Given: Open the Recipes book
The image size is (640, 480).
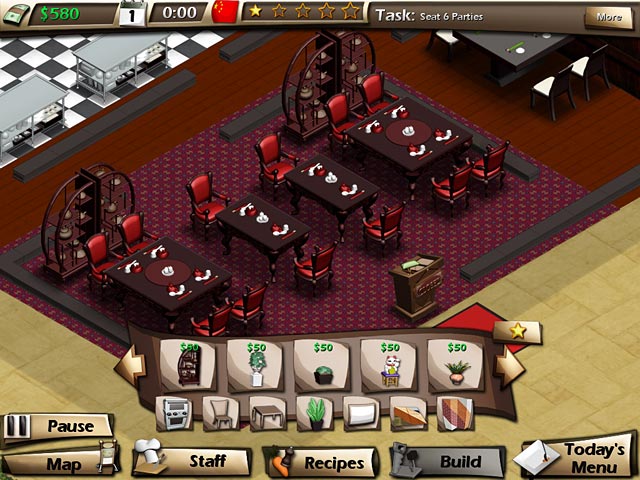Looking at the screenshot, I should (x=322, y=463).
